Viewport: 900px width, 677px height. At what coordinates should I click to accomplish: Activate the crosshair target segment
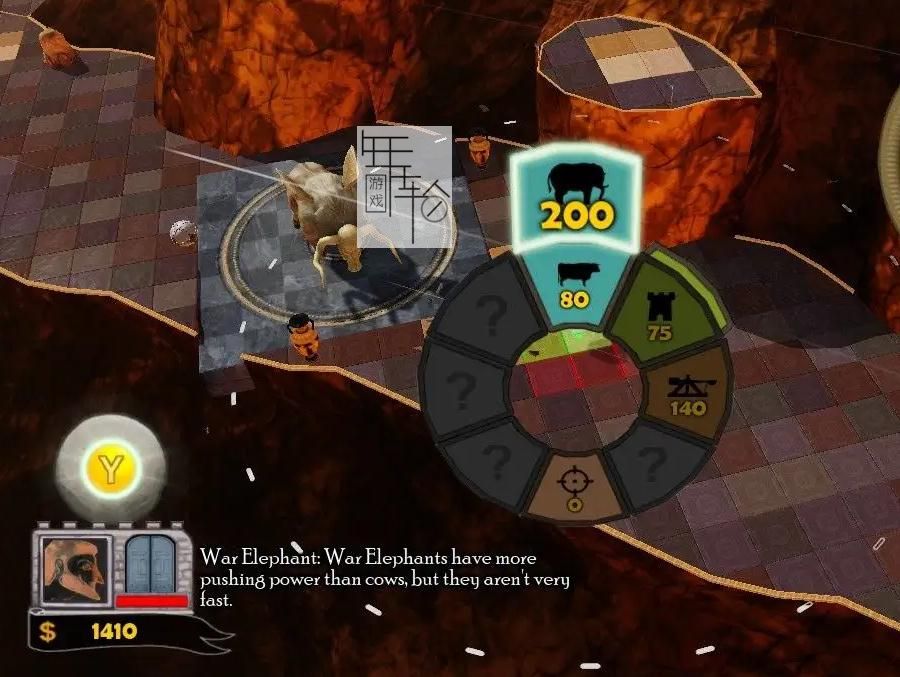[573, 485]
